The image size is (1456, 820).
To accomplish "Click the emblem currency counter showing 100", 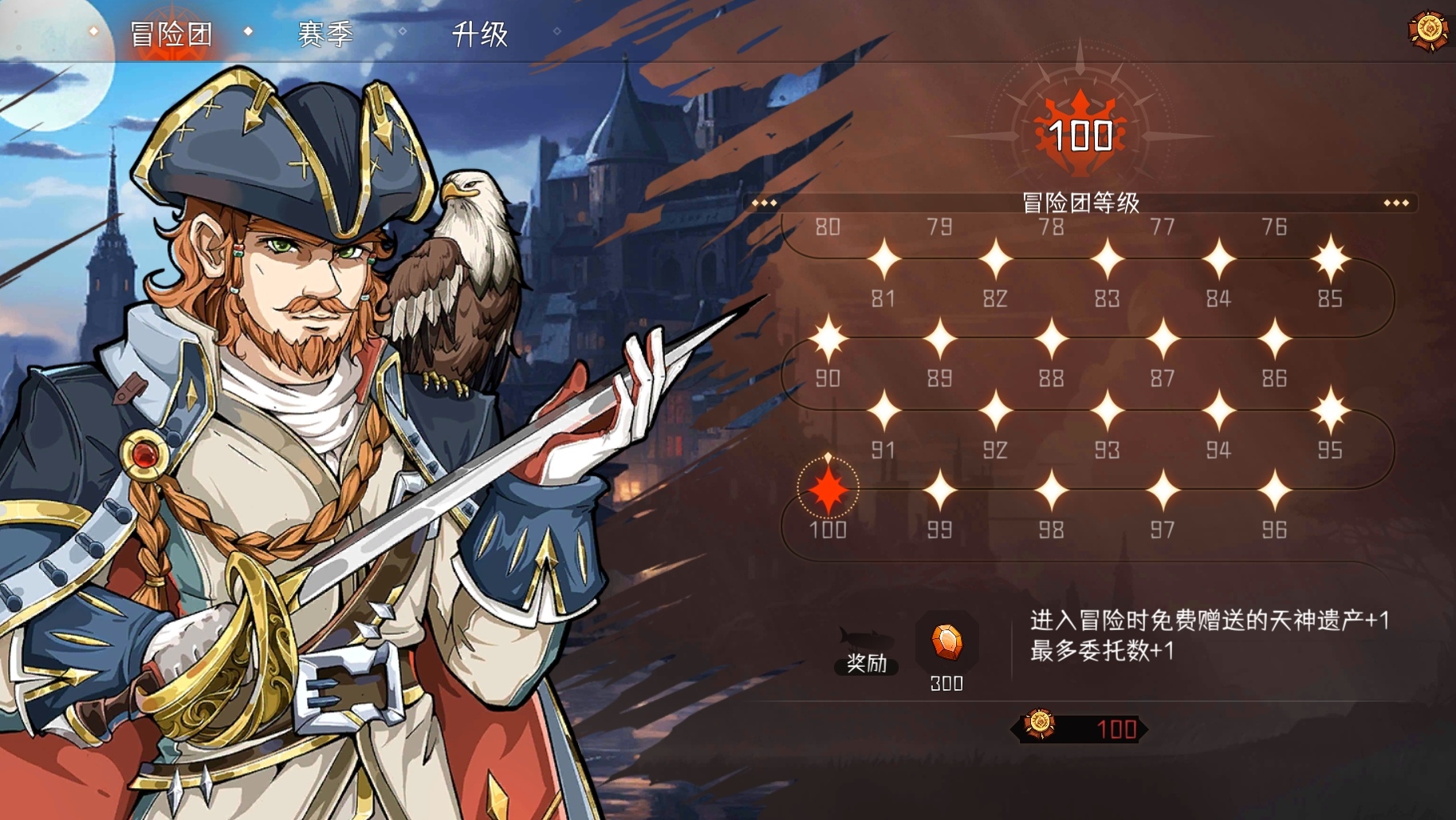I will click(x=1080, y=727).
